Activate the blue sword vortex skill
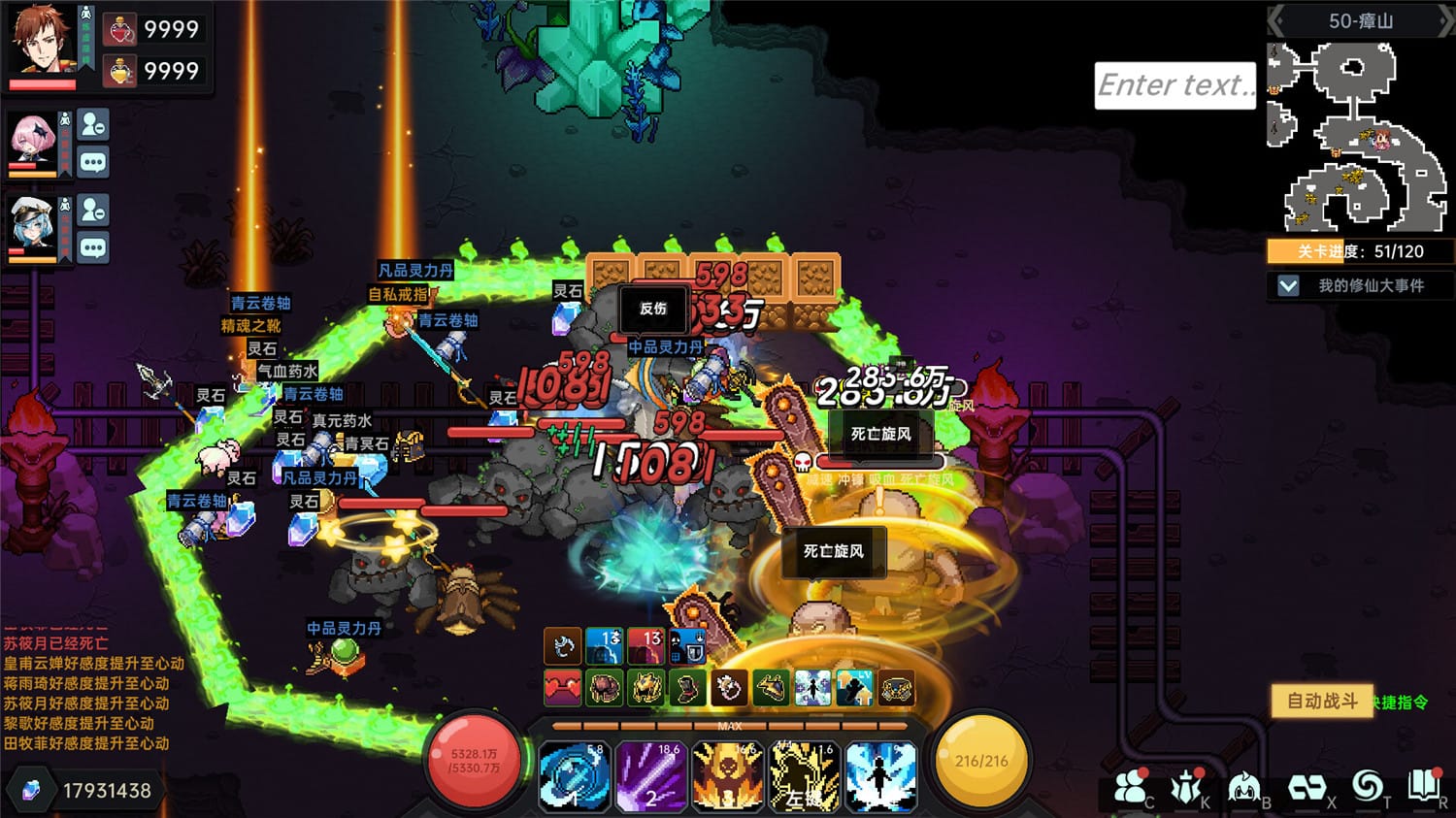 coord(574,775)
